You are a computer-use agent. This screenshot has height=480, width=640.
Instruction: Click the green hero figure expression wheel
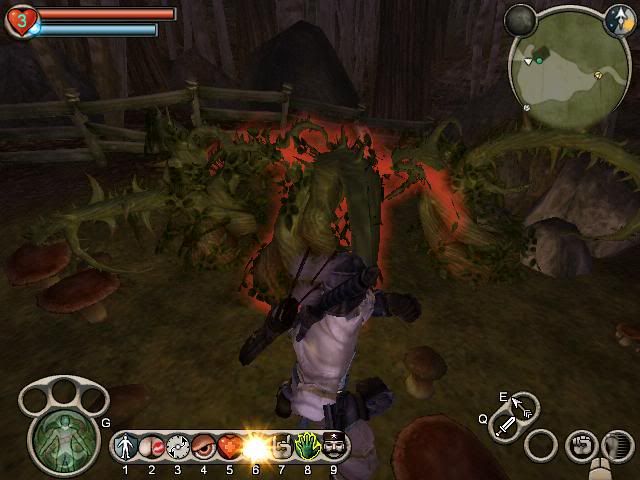point(61,436)
